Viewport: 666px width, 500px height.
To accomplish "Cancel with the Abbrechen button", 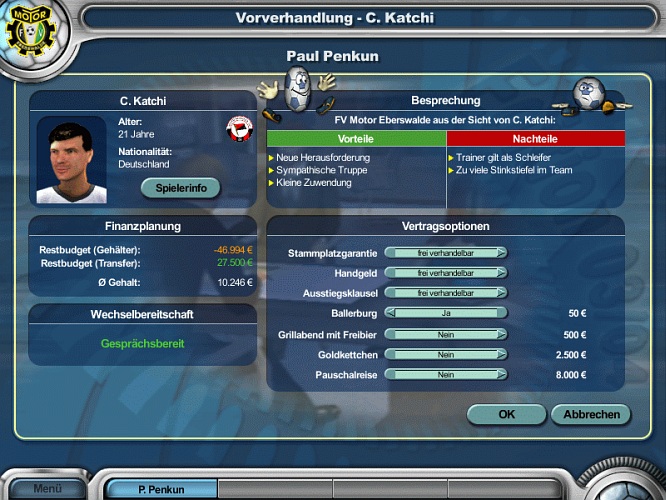I will pos(591,414).
